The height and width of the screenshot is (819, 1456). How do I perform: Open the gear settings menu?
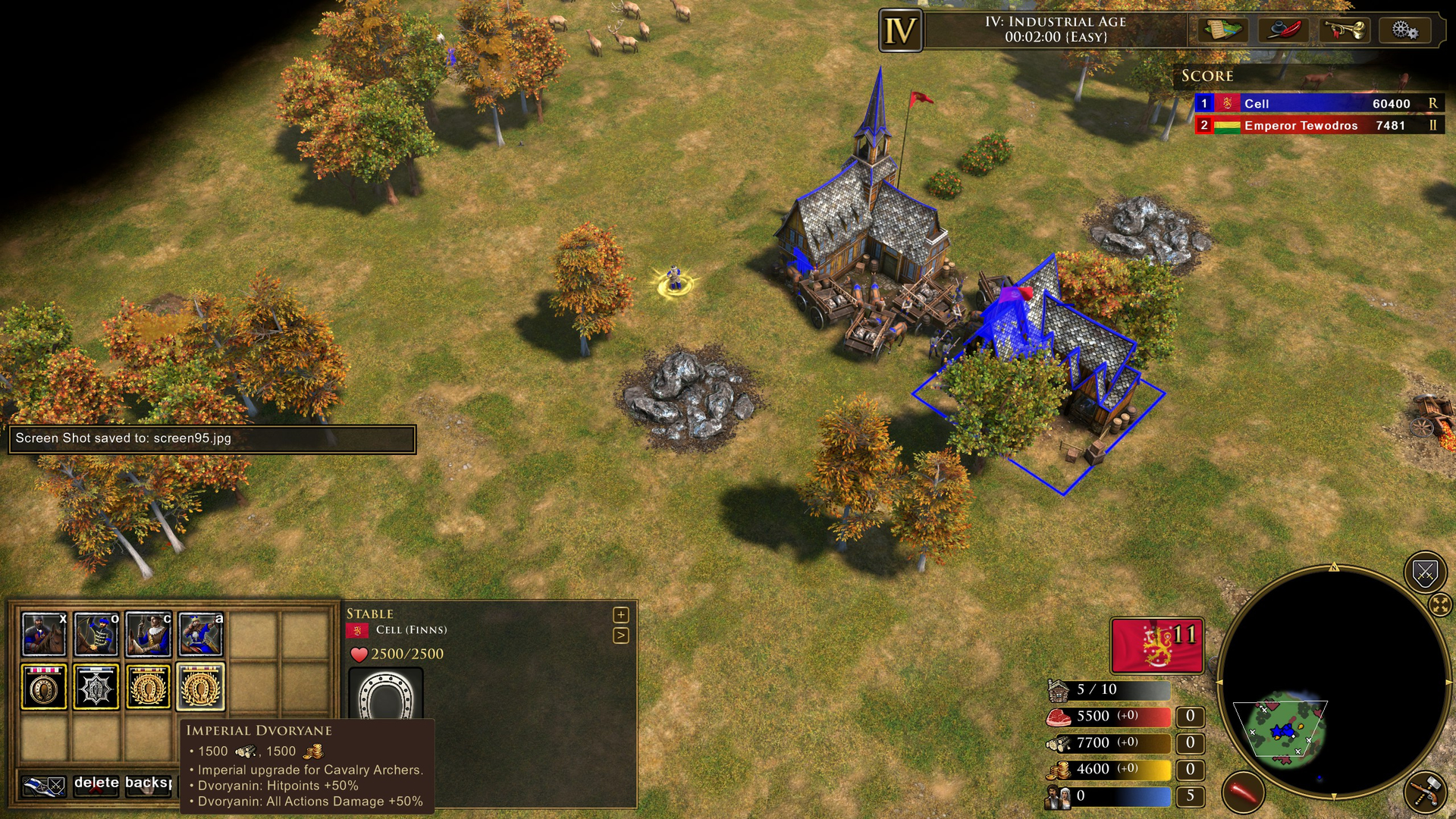(1404, 30)
